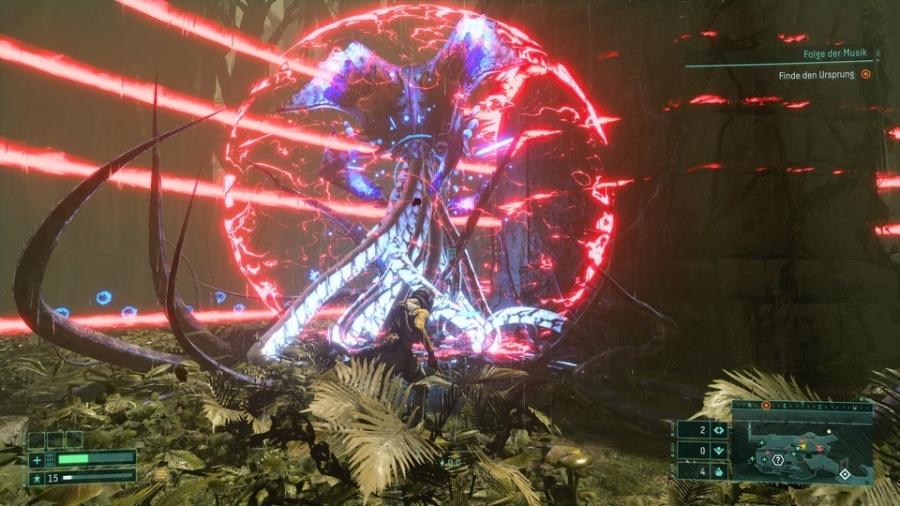Open the minimap
The height and width of the screenshot is (506, 900).
pos(802,443)
